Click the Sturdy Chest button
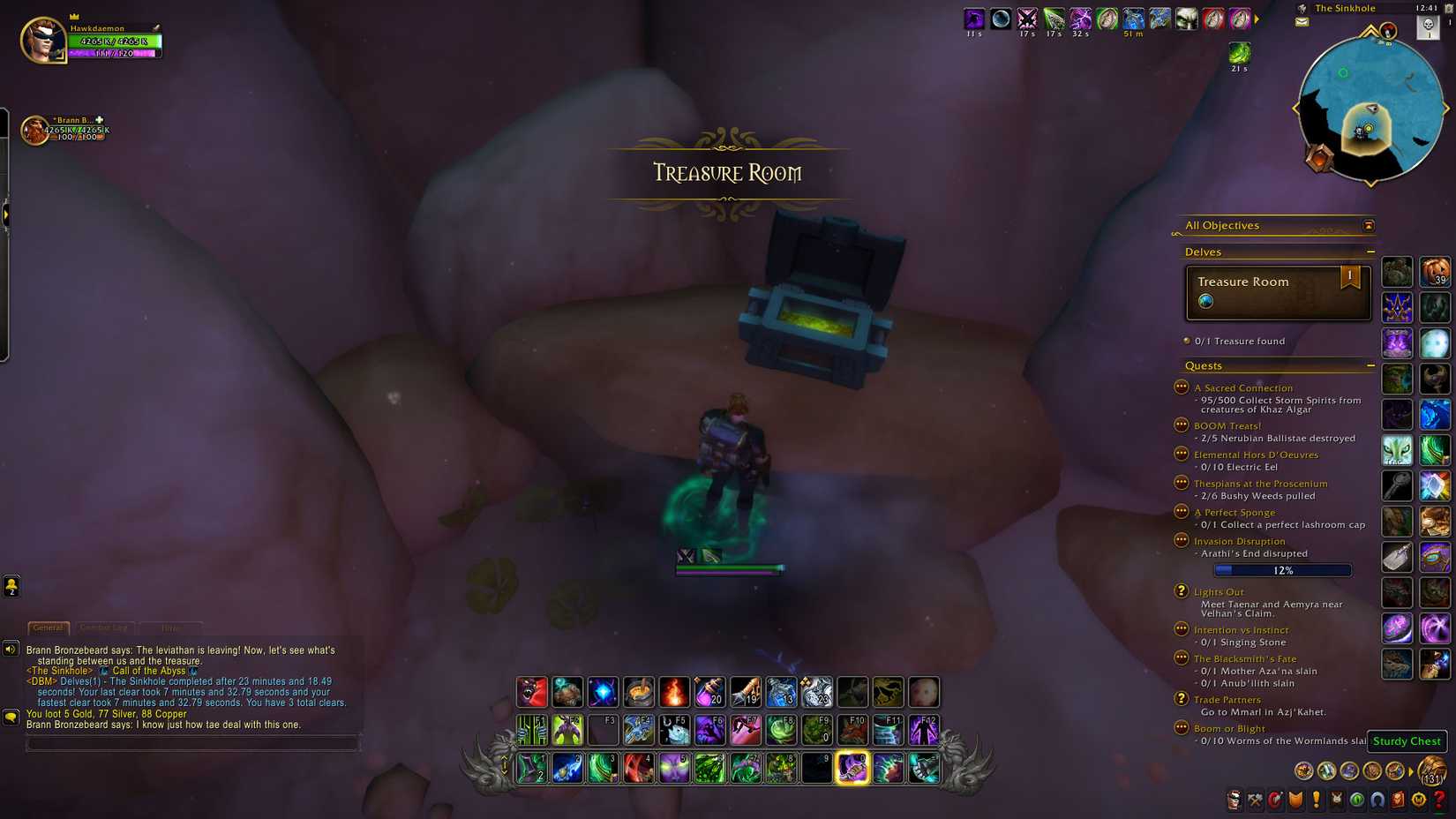The width and height of the screenshot is (1456, 819). point(1407,741)
